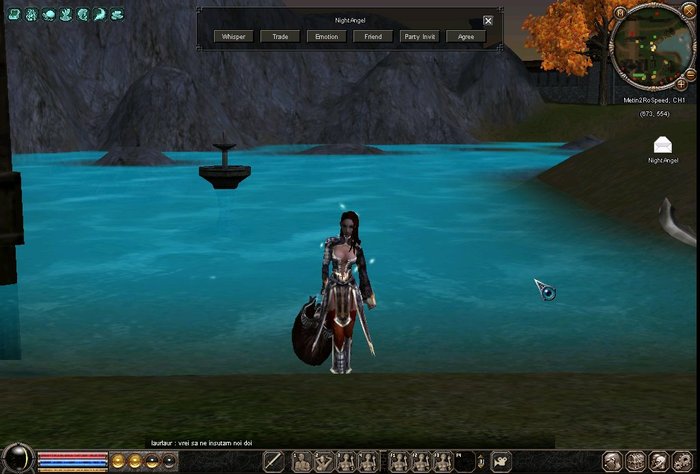
Task: Add NightAngel as a Friend
Action: pyautogui.click(x=373, y=36)
